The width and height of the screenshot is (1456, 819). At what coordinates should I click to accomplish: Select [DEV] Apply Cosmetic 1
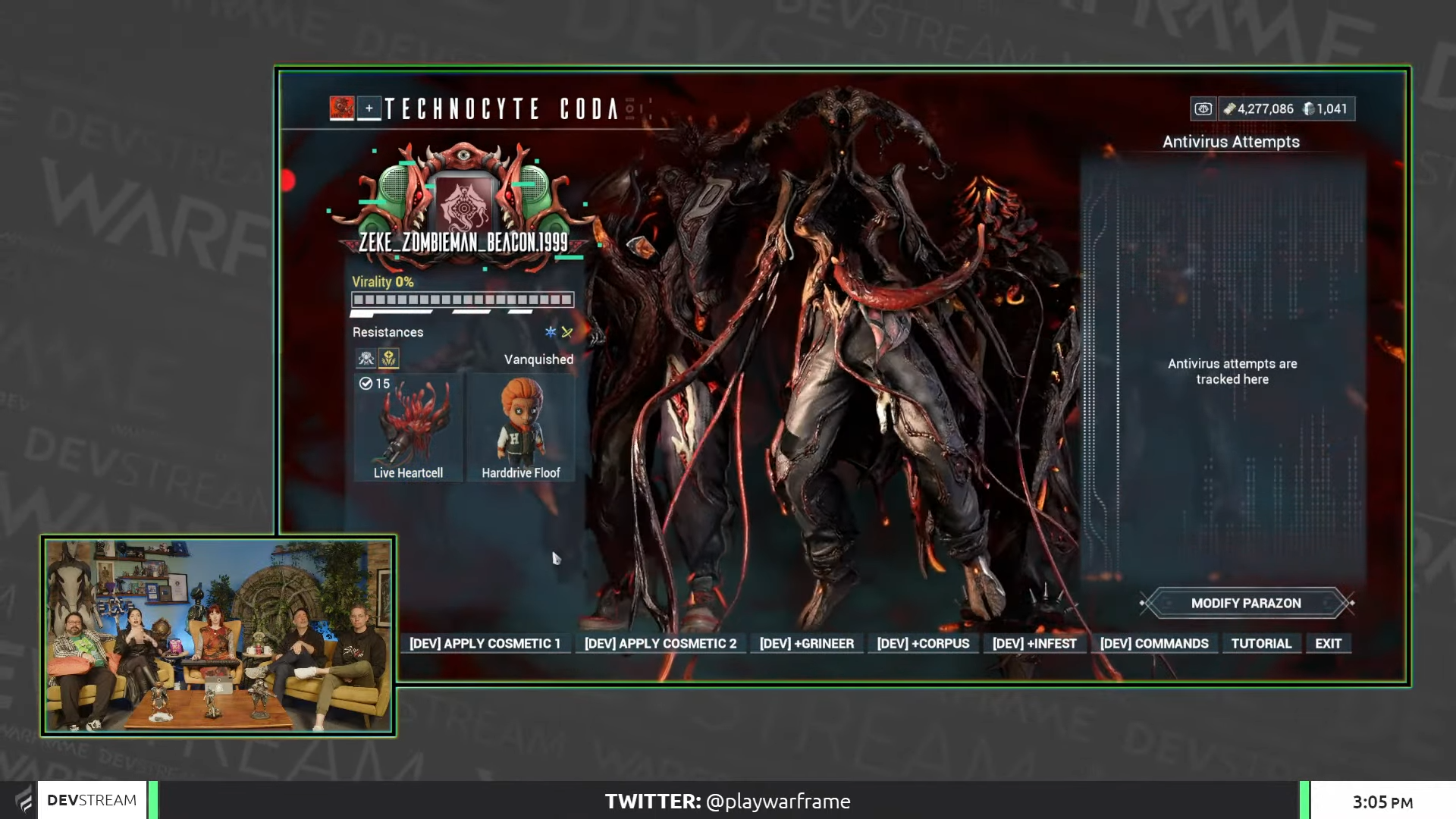(484, 643)
